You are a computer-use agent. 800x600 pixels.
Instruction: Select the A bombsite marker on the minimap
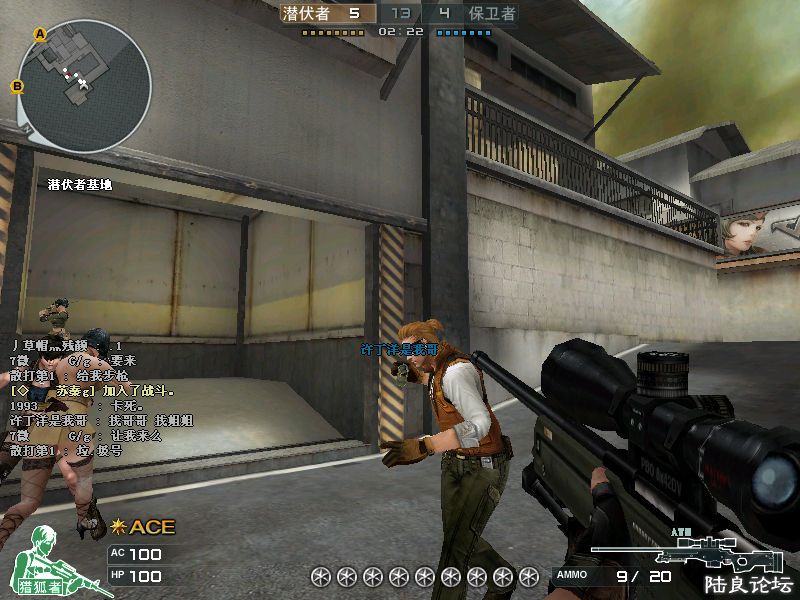pyautogui.click(x=40, y=34)
